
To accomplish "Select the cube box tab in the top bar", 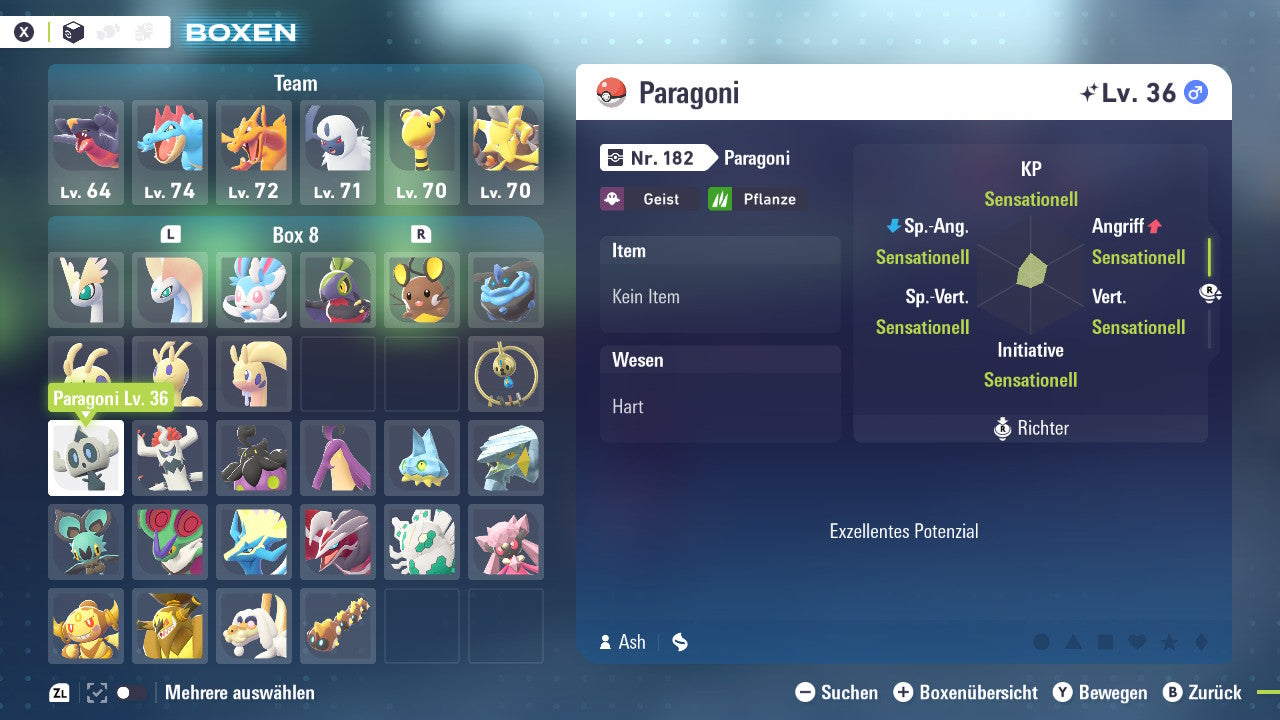I will 73,32.
